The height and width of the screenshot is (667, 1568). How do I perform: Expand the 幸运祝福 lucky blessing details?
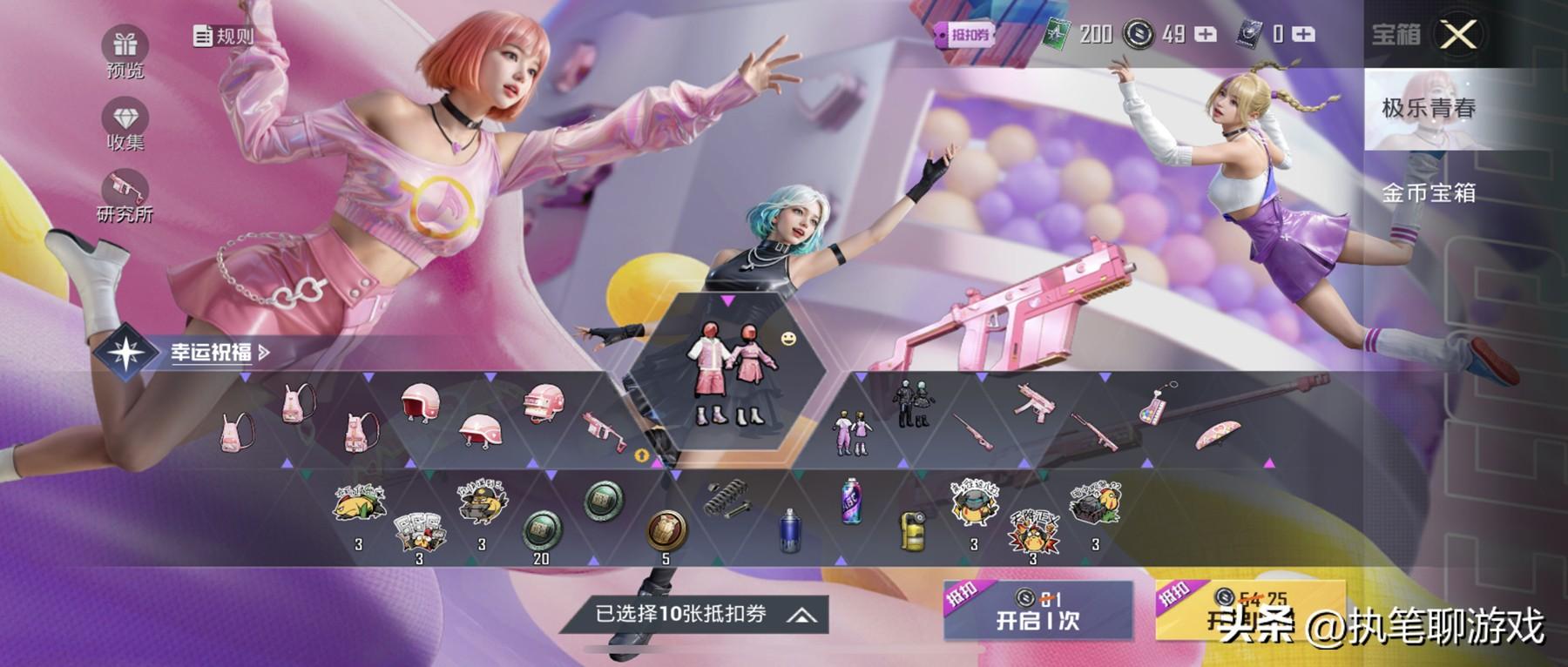[218, 352]
